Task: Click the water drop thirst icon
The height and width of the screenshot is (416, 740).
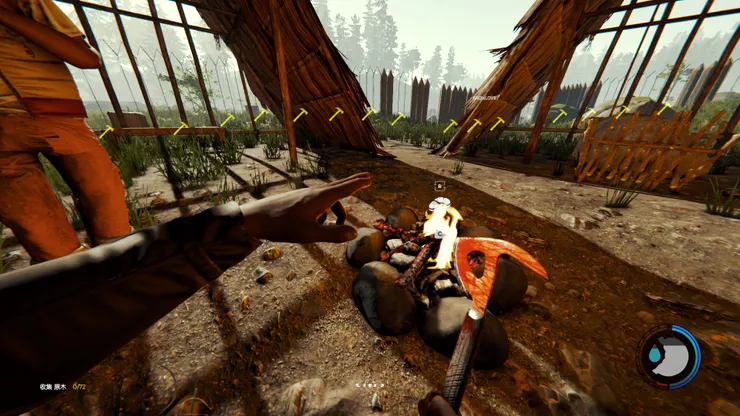Action: 653,354
